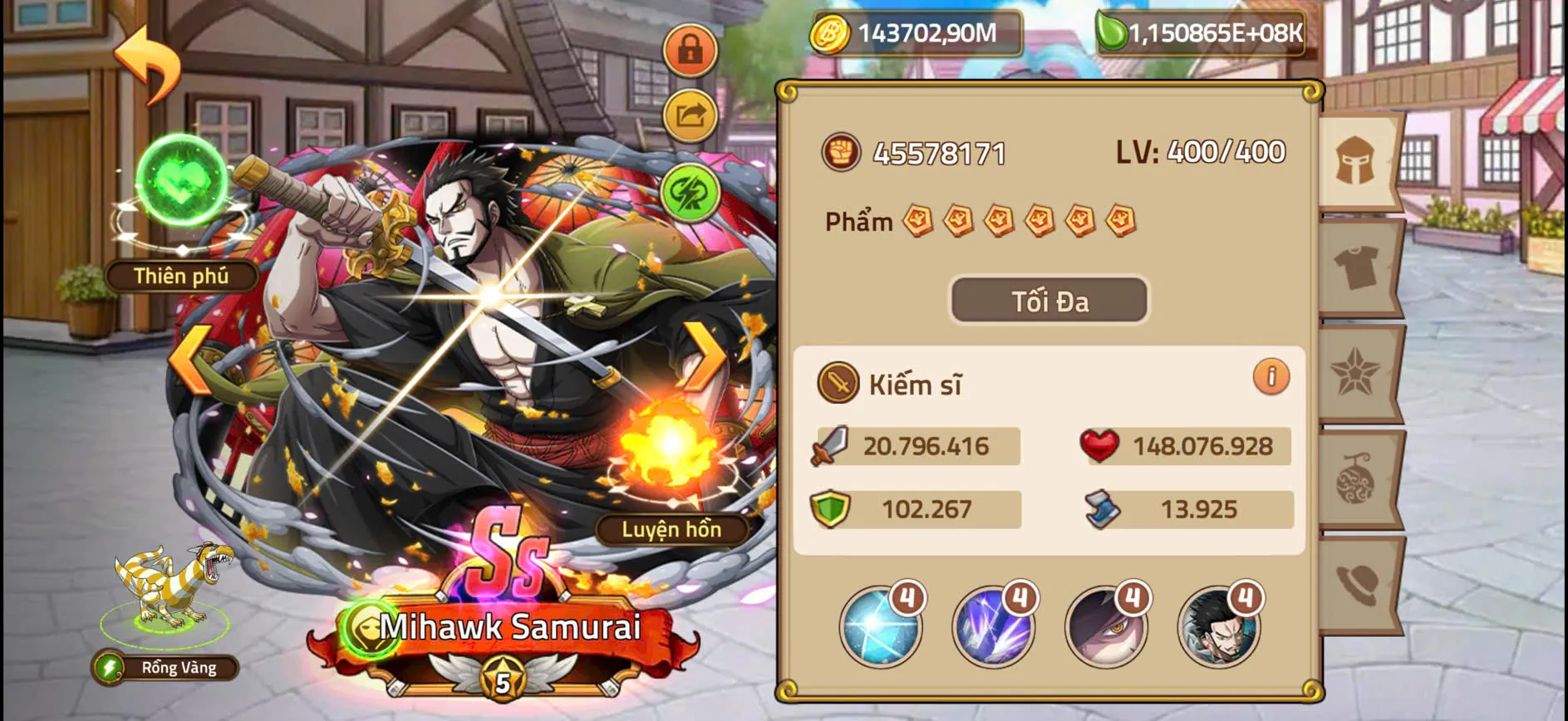
Task: Open the share/export icon
Action: click(x=689, y=116)
